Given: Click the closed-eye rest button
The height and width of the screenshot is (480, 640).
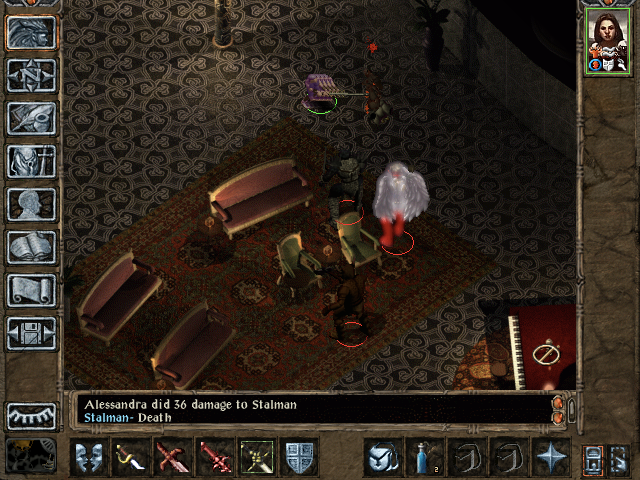Looking at the screenshot, I should click(31, 415).
